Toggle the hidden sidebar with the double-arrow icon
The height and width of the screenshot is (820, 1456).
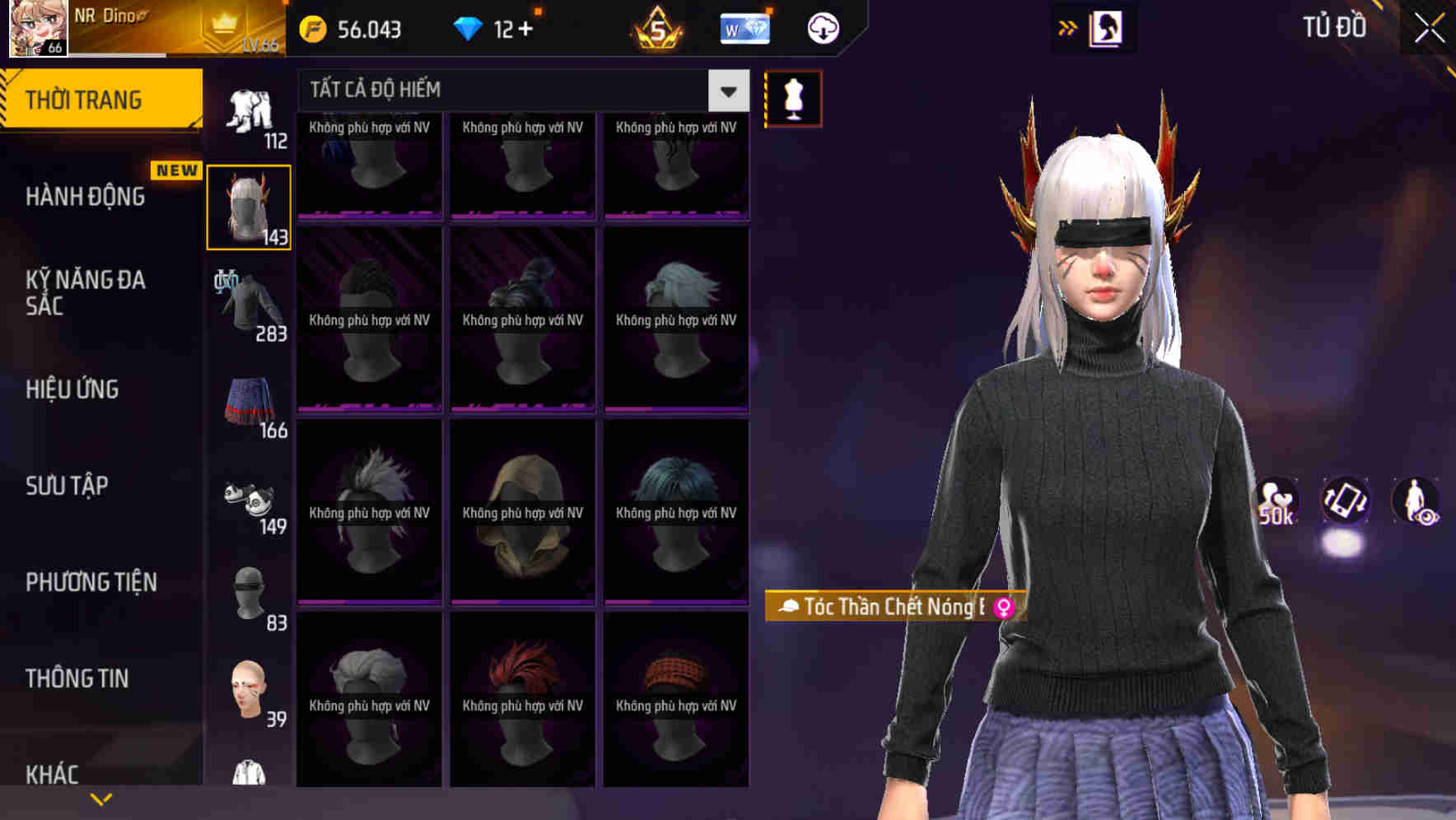tap(1068, 26)
